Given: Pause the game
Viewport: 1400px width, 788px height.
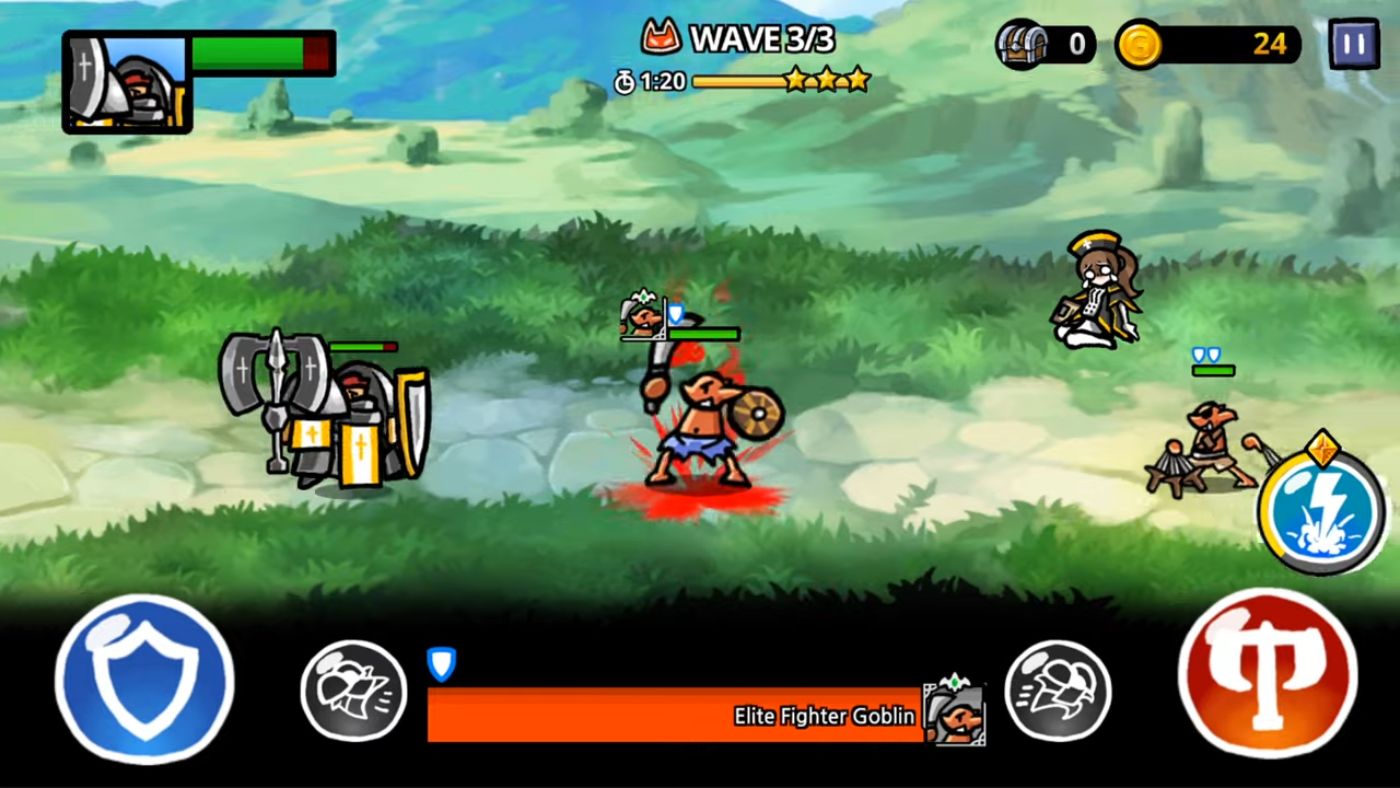Looking at the screenshot, I should [1355, 43].
